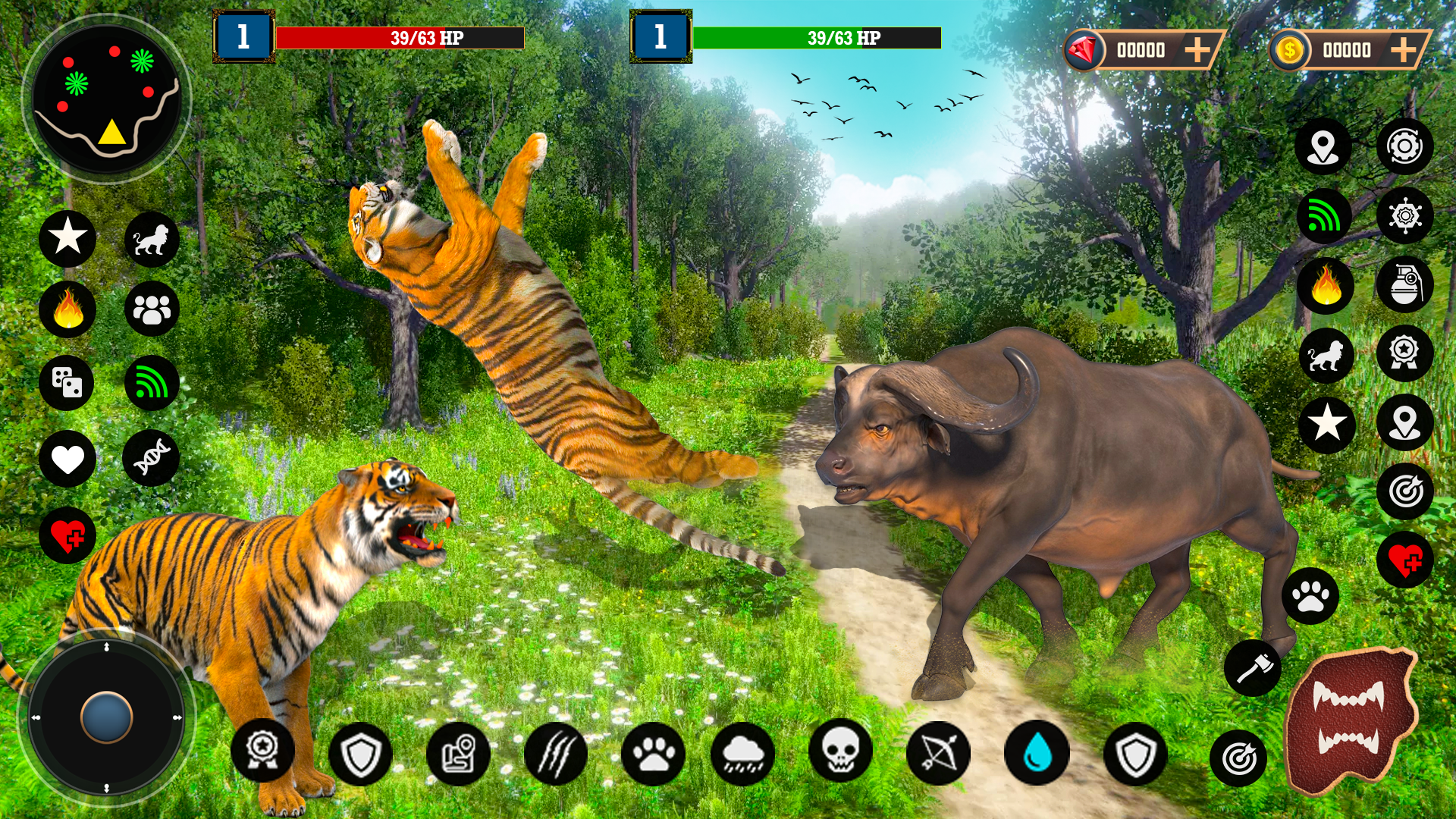Select the lion icon on the left sidebar
1456x819 pixels.
coord(152,239)
